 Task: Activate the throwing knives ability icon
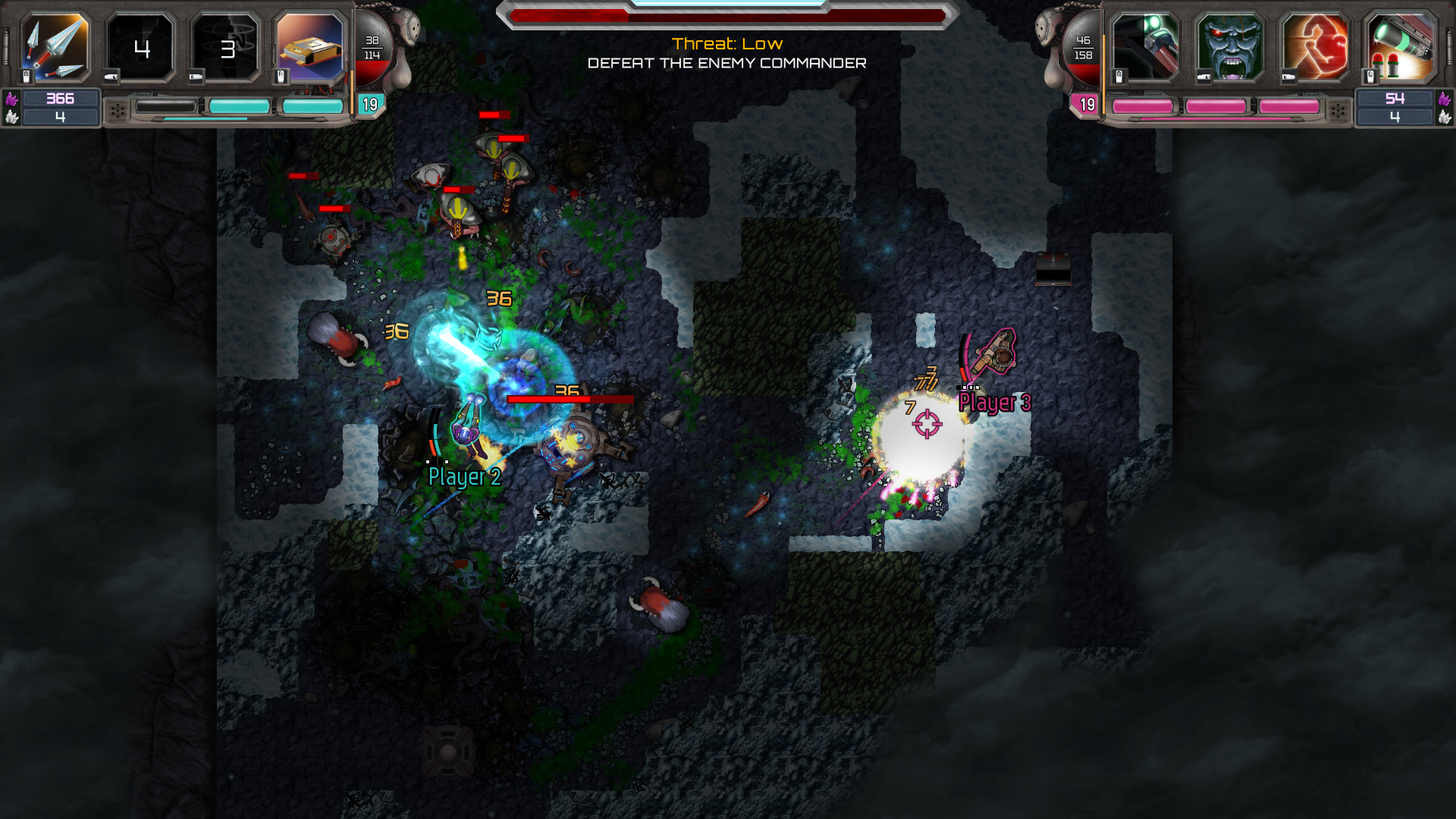[55, 49]
